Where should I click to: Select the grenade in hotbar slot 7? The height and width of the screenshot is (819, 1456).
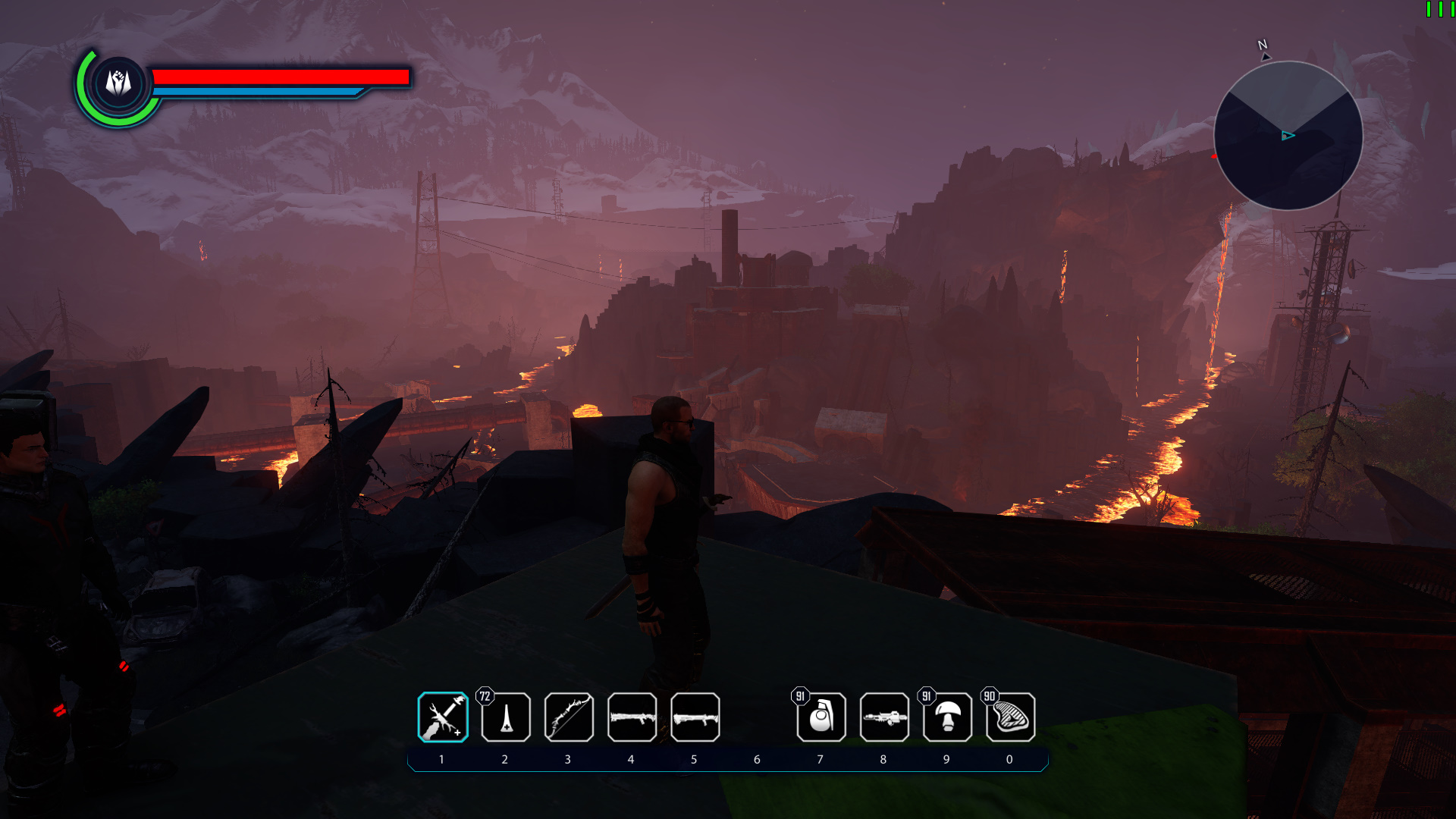click(x=820, y=716)
